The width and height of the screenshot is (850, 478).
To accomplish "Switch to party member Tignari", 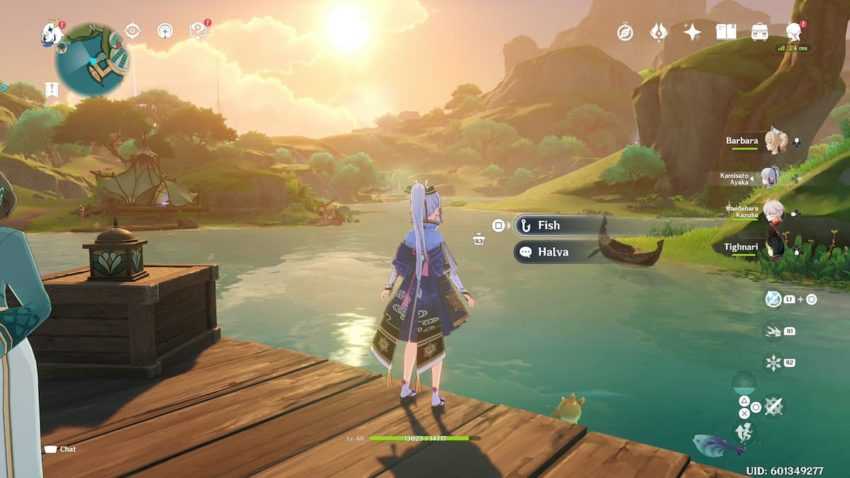I will click(x=773, y=246).
